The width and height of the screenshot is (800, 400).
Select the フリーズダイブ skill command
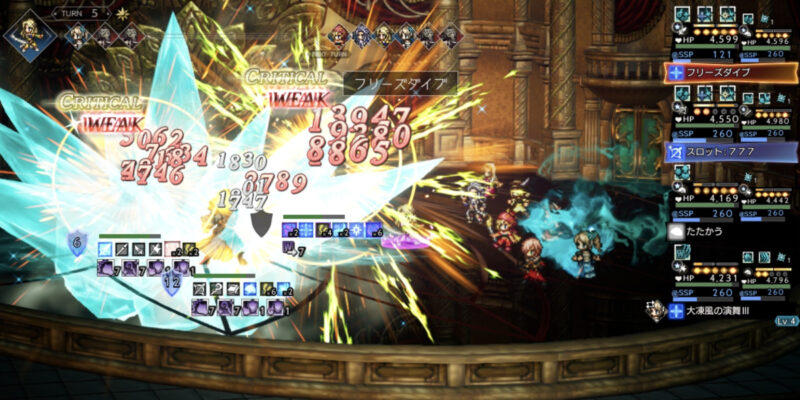click(x=730, y=73)
